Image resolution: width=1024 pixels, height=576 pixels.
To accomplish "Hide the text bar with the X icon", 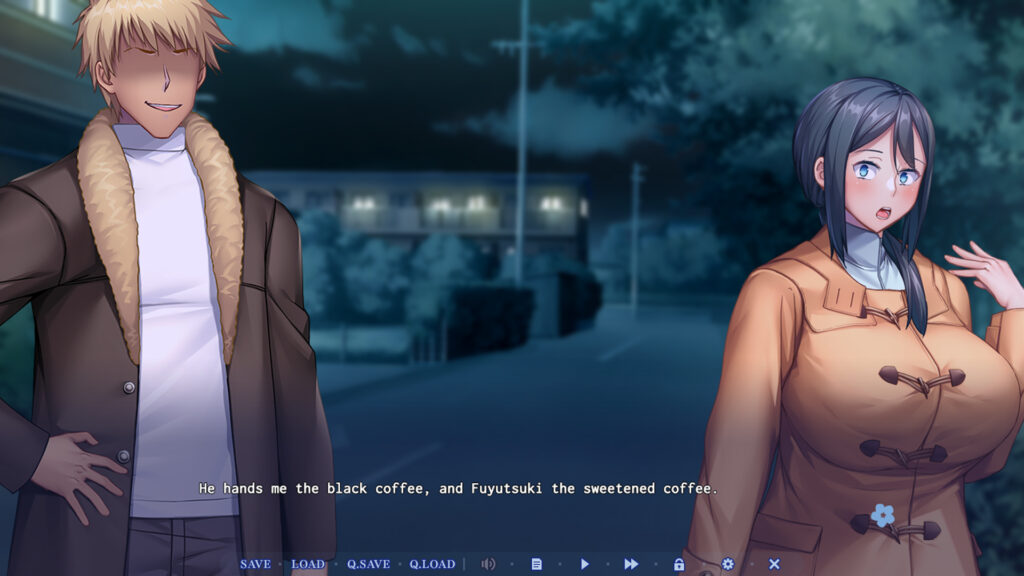I will pyautogui.click(x=774, y=564).
